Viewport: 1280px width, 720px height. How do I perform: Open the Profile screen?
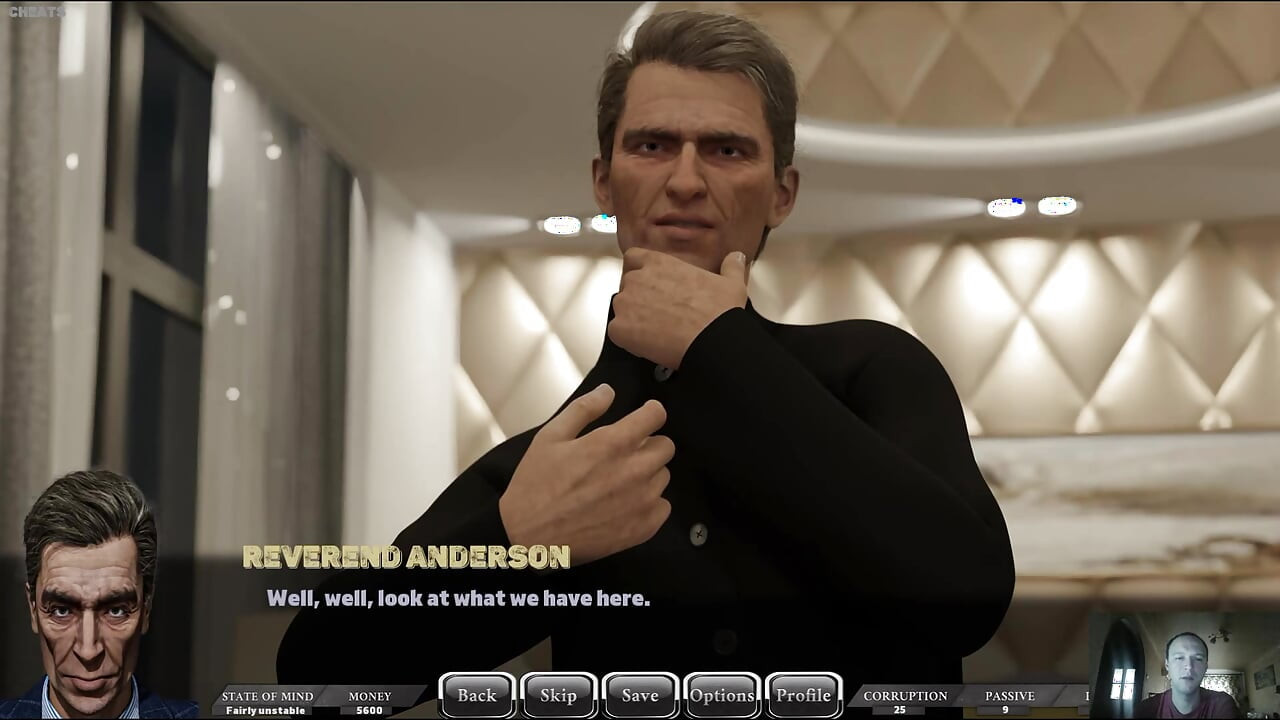[804, 695]
